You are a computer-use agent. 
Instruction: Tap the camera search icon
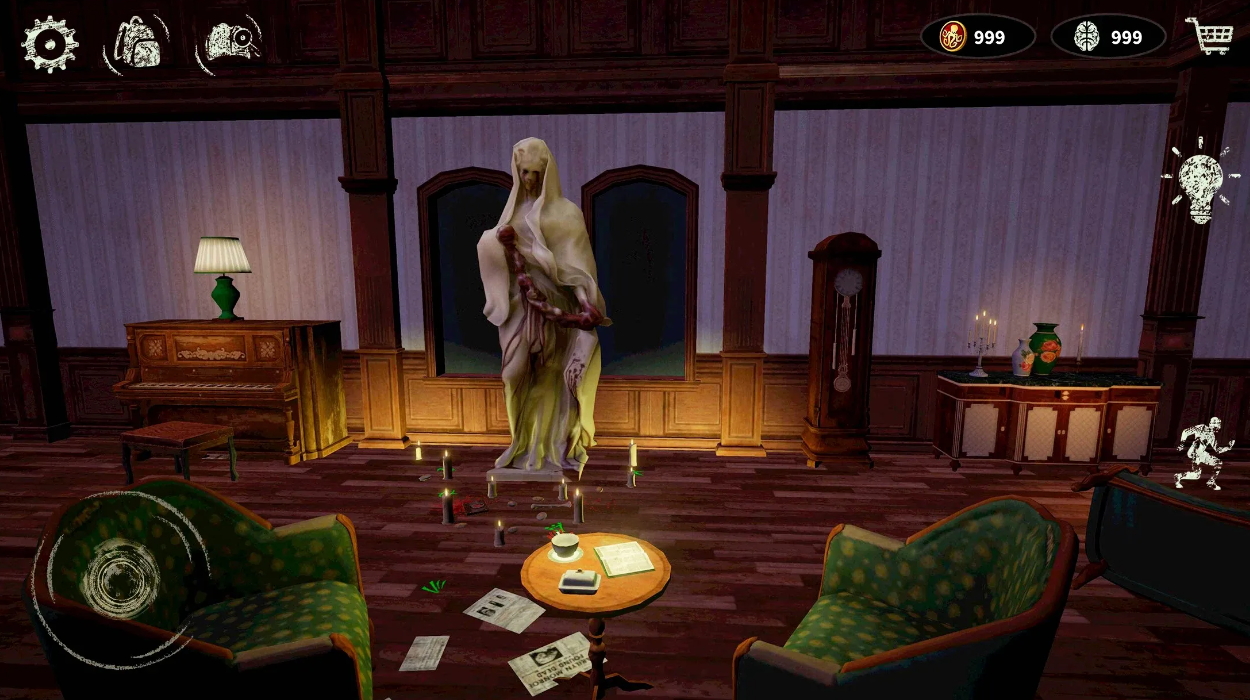[231, 42]
